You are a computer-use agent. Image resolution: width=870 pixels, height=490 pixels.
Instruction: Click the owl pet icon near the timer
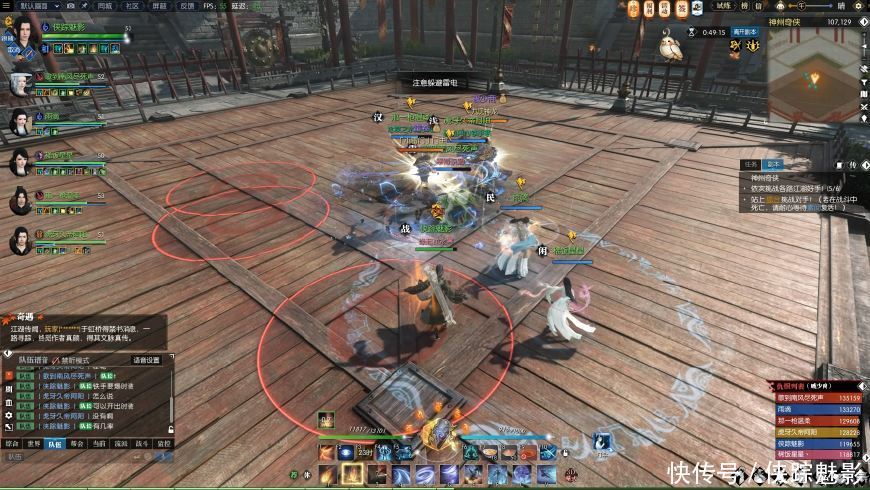(672, 44)
